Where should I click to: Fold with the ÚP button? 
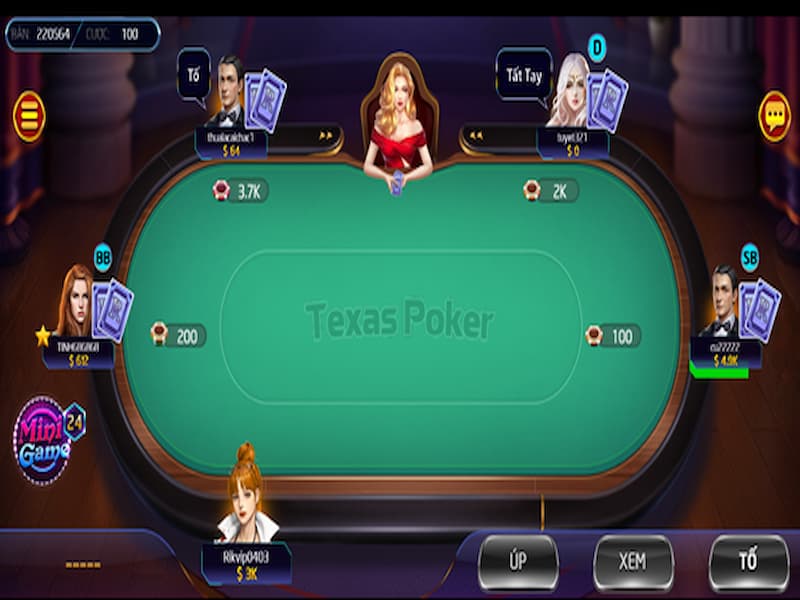(517, 562)
